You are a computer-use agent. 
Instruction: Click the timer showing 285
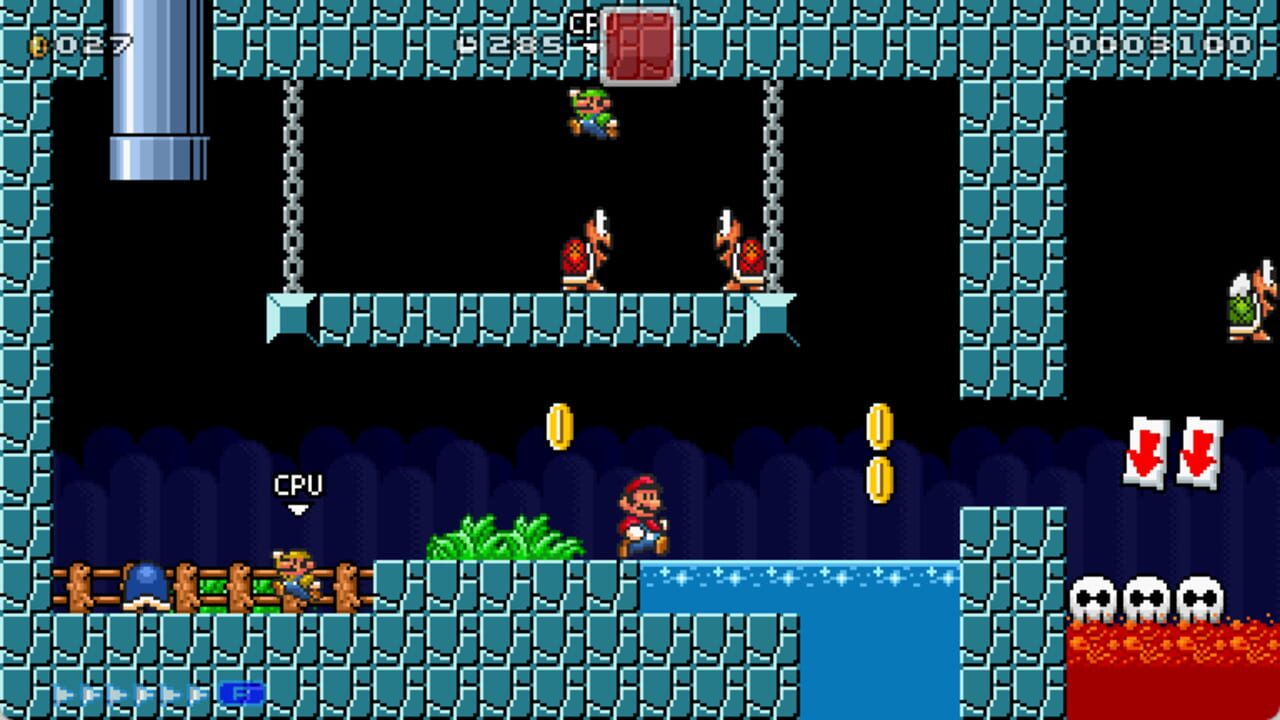(x=520, y=42)
